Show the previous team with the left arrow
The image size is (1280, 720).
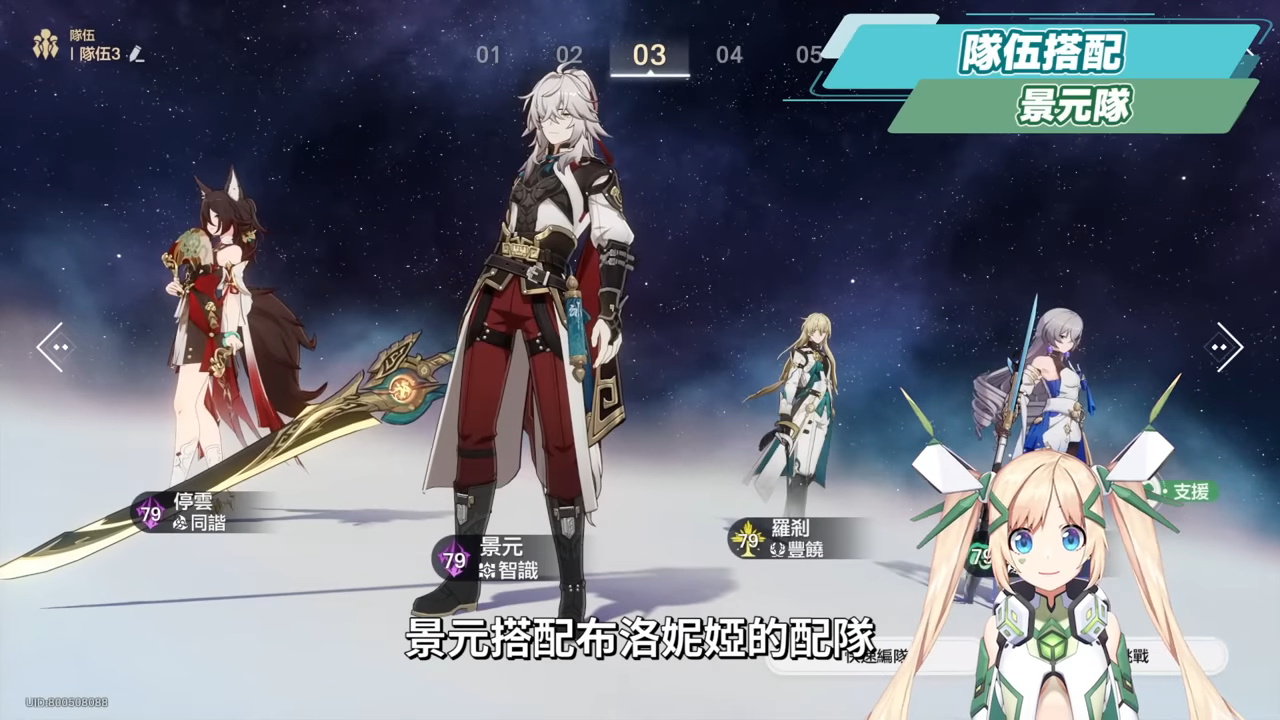55,347
